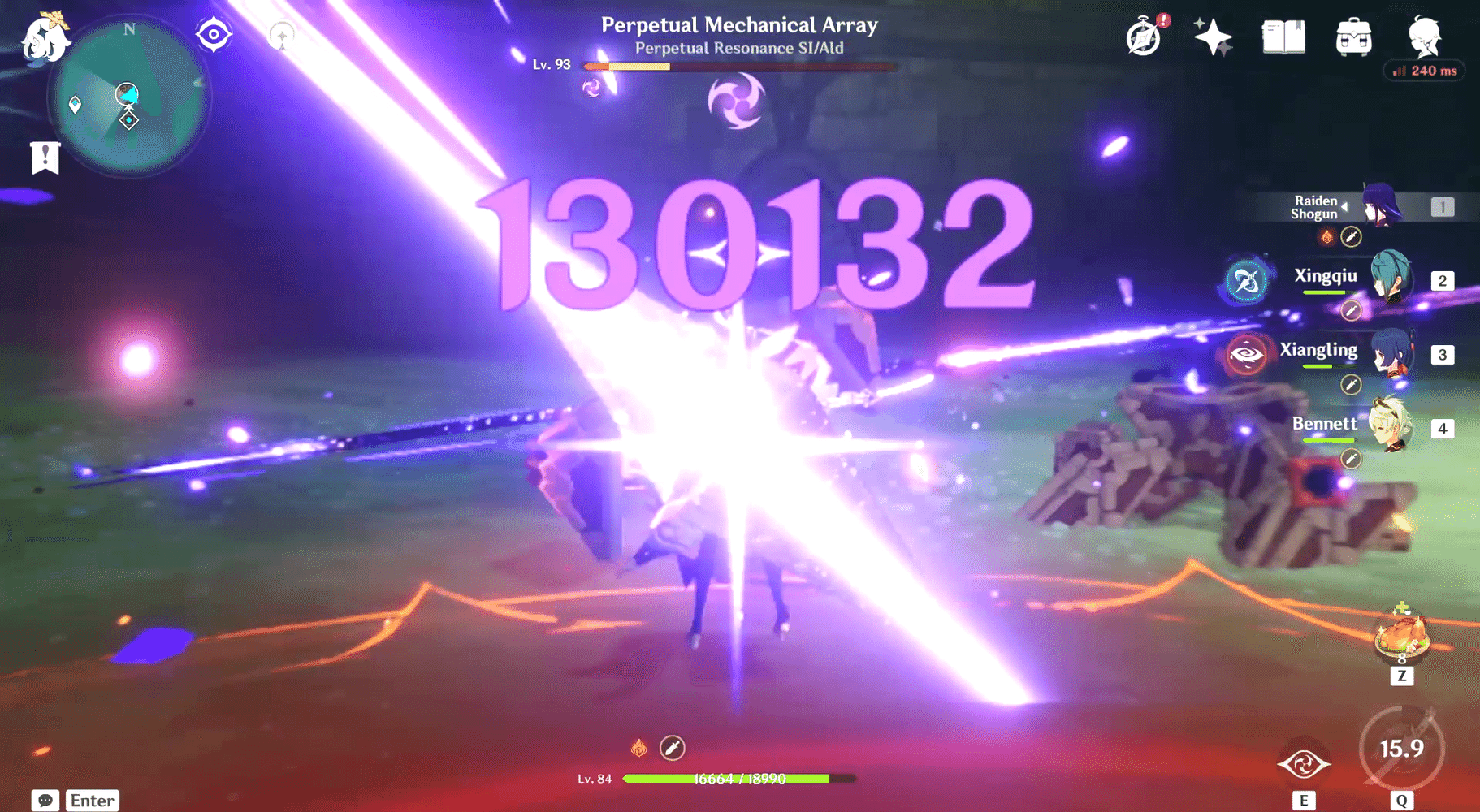Open chat via the speech bubble icon
Image resolution: width=1480 pixels, height=812 pixels.
coord(46,800)
